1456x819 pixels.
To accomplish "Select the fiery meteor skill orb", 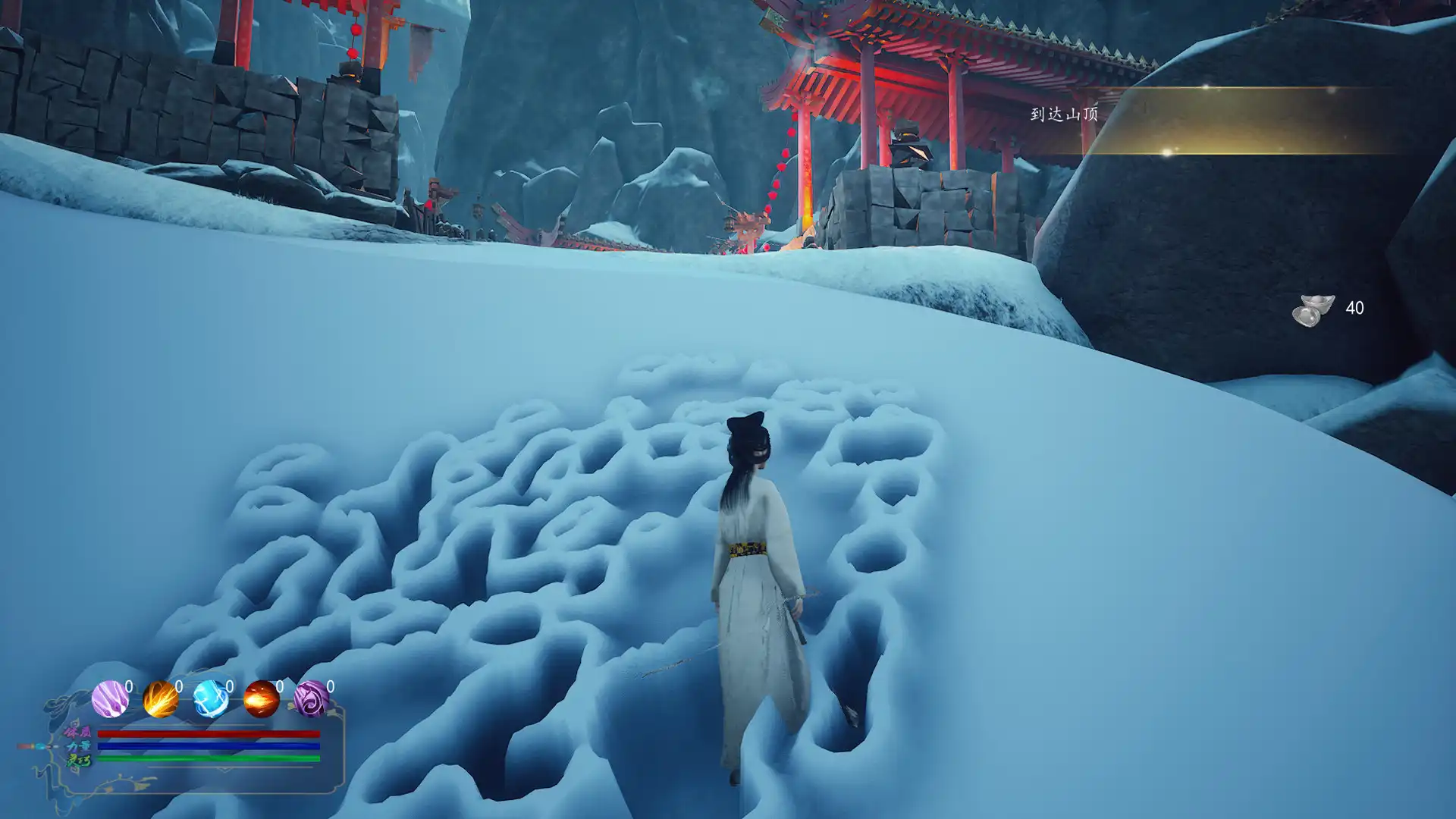I will pos(261,699).
